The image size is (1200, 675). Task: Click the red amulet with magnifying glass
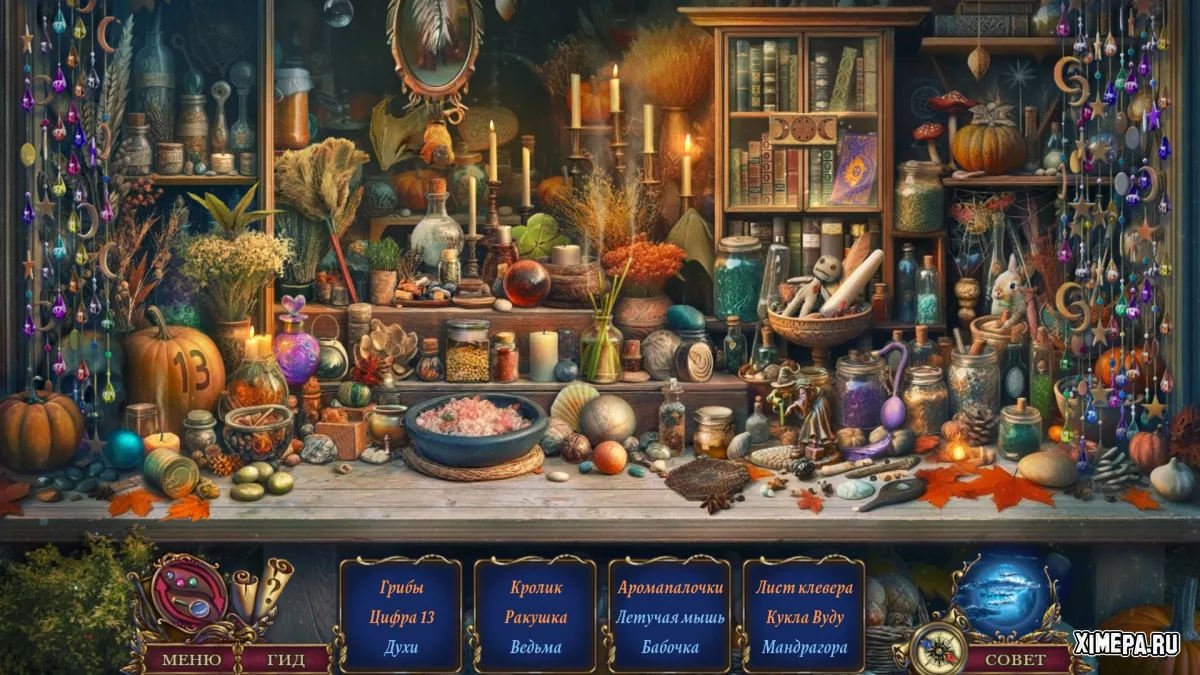coord(190,595)
